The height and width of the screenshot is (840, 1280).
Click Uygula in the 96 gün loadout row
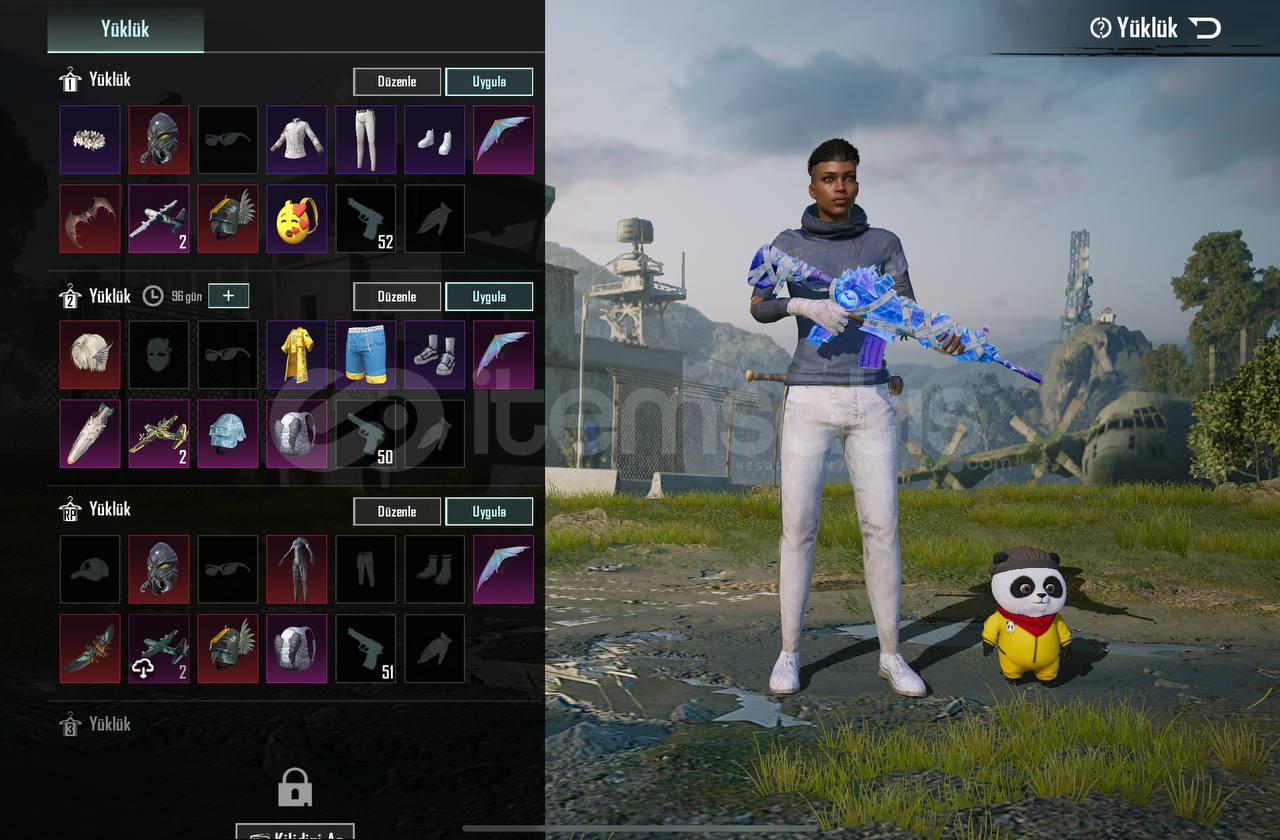489,297
